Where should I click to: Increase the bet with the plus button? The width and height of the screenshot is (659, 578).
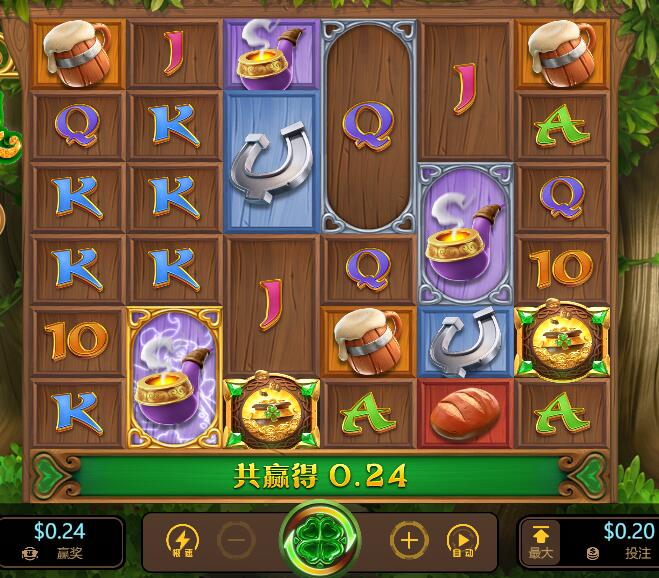pos(407,541)
